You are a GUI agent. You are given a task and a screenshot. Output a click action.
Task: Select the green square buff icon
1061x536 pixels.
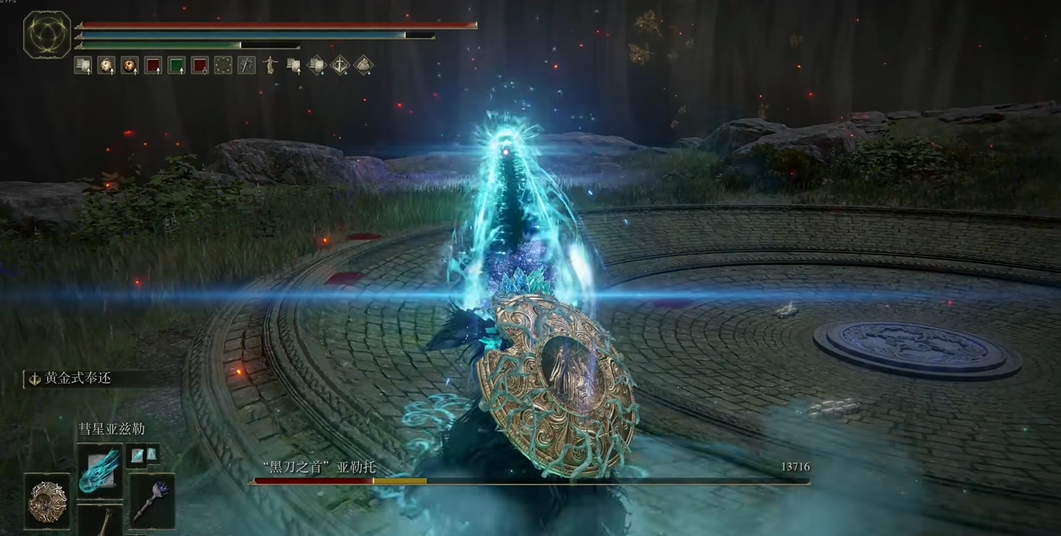pyautogui.click(x=176, y=66)
